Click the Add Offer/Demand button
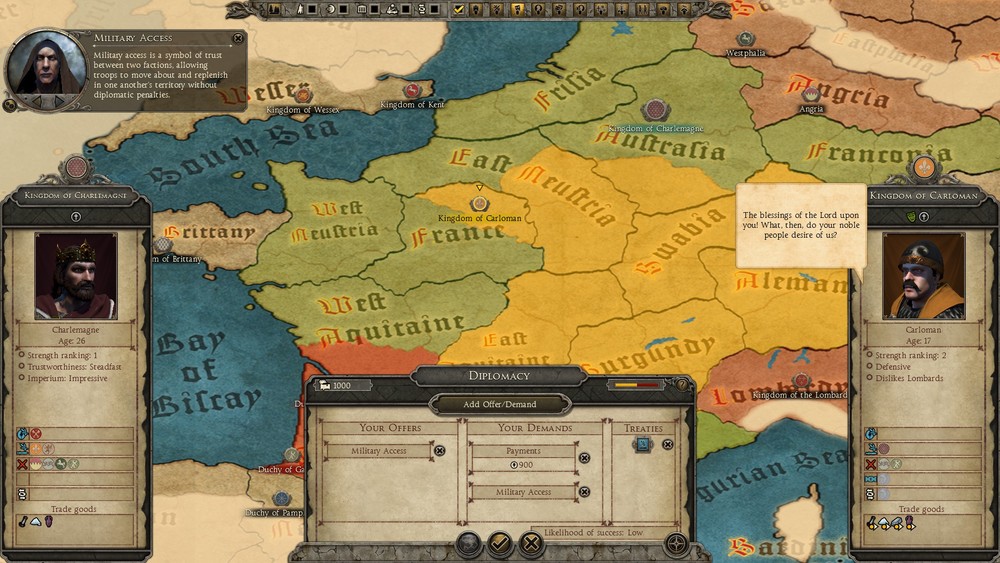Image resolution: width=1000 pixels, height=563 pixels. (x=500, y=404)
